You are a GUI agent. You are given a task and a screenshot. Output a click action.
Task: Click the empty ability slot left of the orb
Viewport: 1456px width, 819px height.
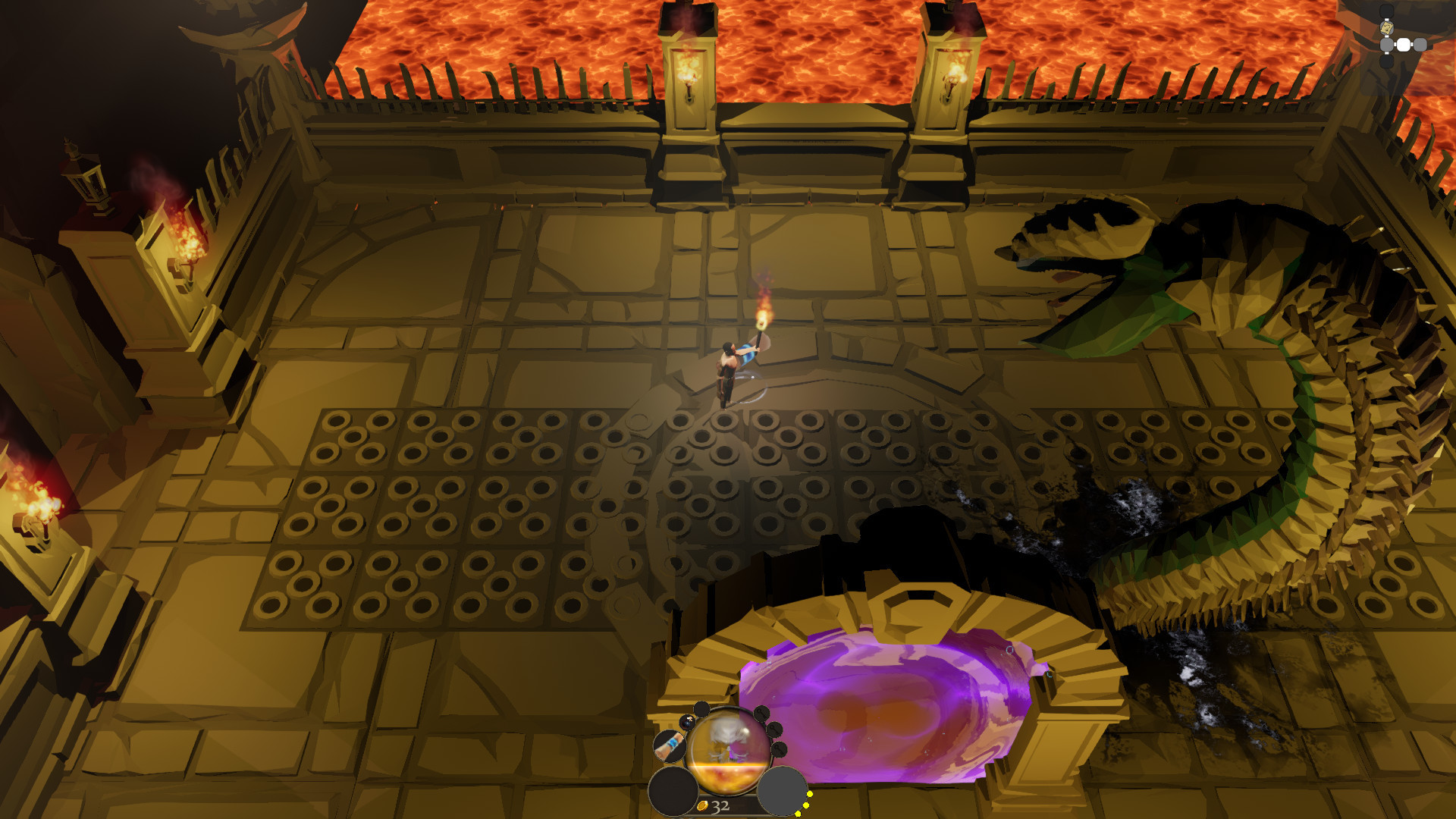pyautogui.click(x=673, y=792)
